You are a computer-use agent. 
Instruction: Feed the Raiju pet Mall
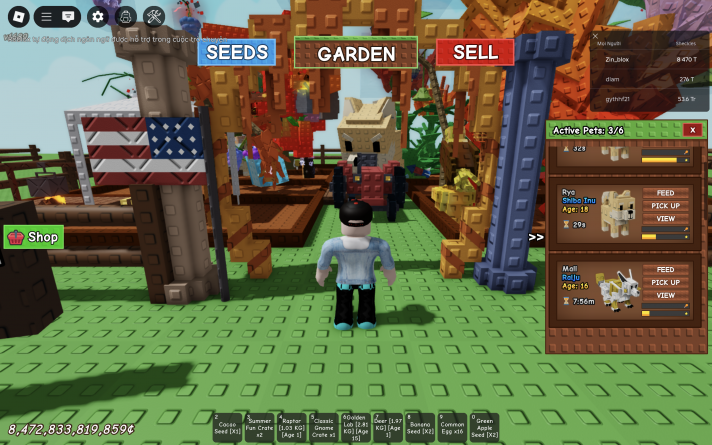coord(665,270)
